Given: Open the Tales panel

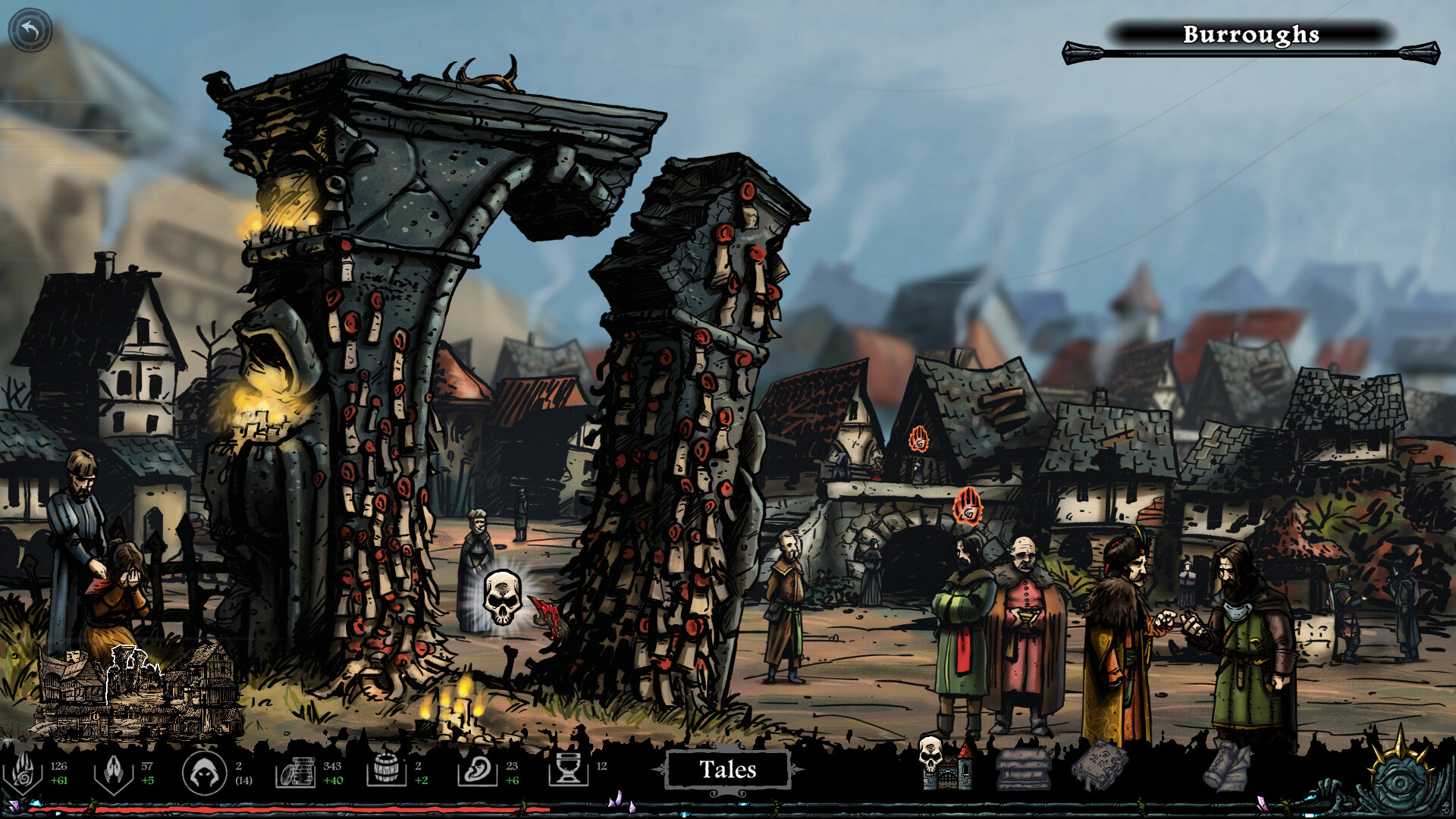Looking at the screenshot, I should click(x=727, y=770).
